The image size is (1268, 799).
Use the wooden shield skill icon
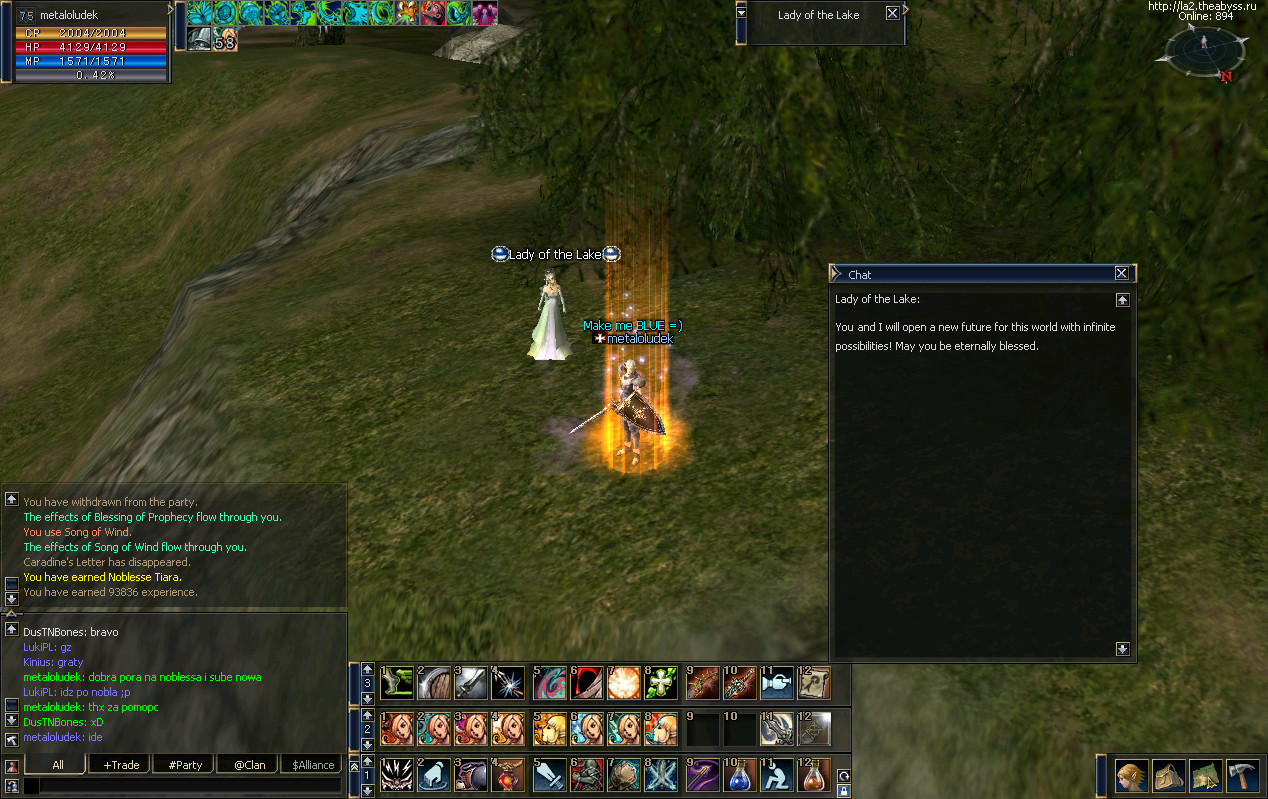(x=435, y=683)
